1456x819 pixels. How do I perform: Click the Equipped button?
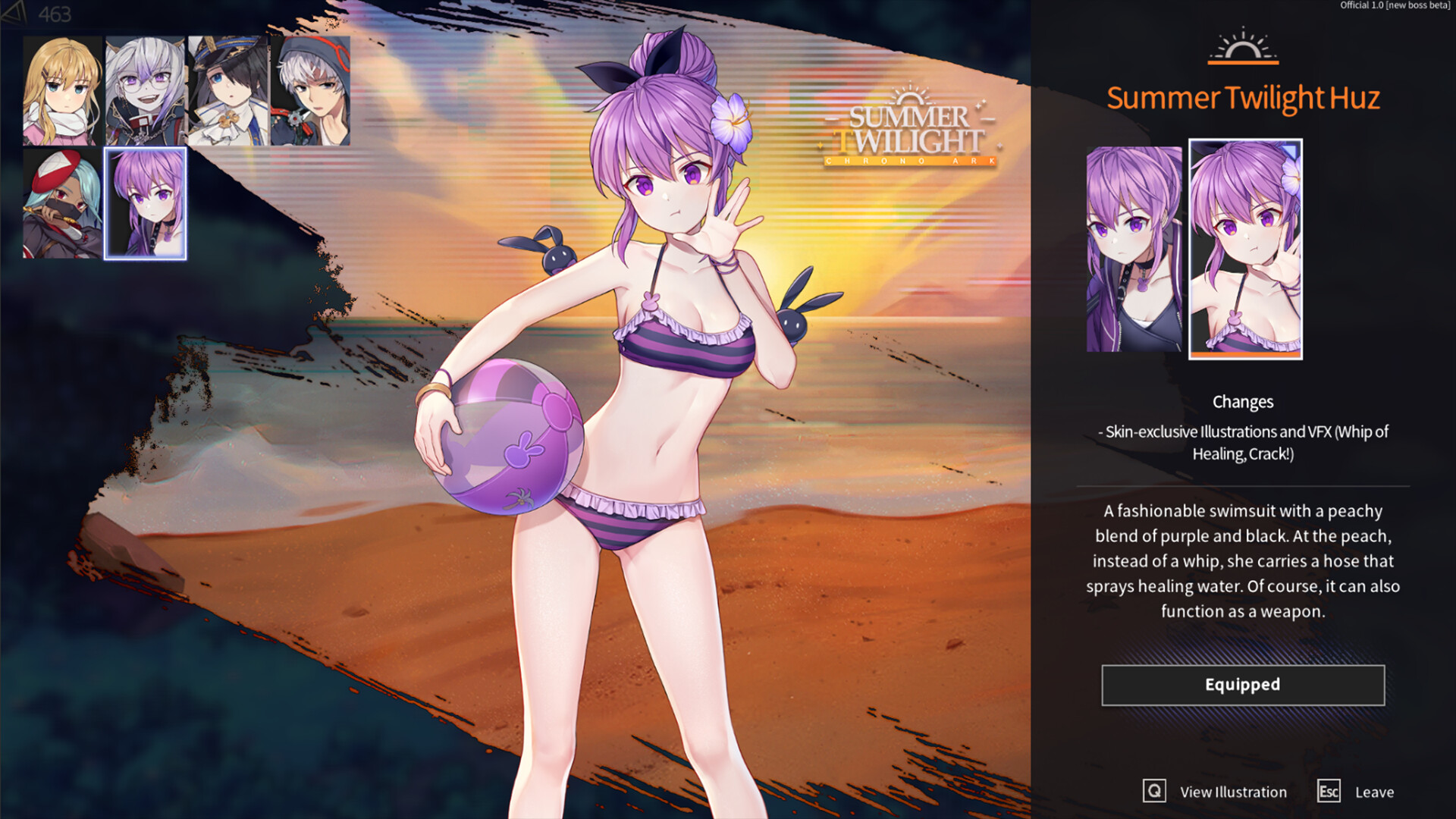click(1242, 684)
